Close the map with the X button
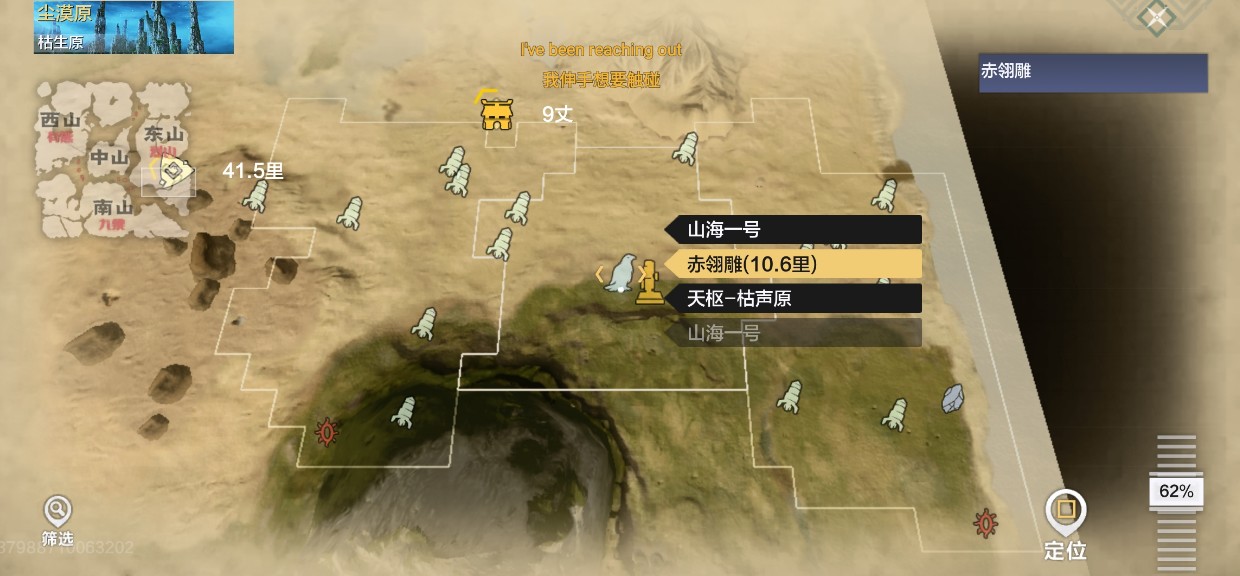 [1157, 17]
